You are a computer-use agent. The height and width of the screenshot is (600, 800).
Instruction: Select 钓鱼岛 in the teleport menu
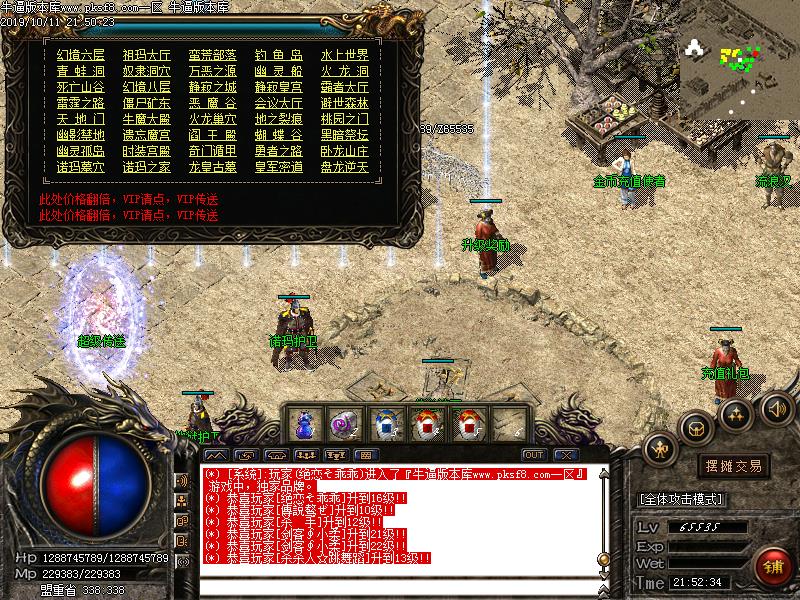pos(279,55)
